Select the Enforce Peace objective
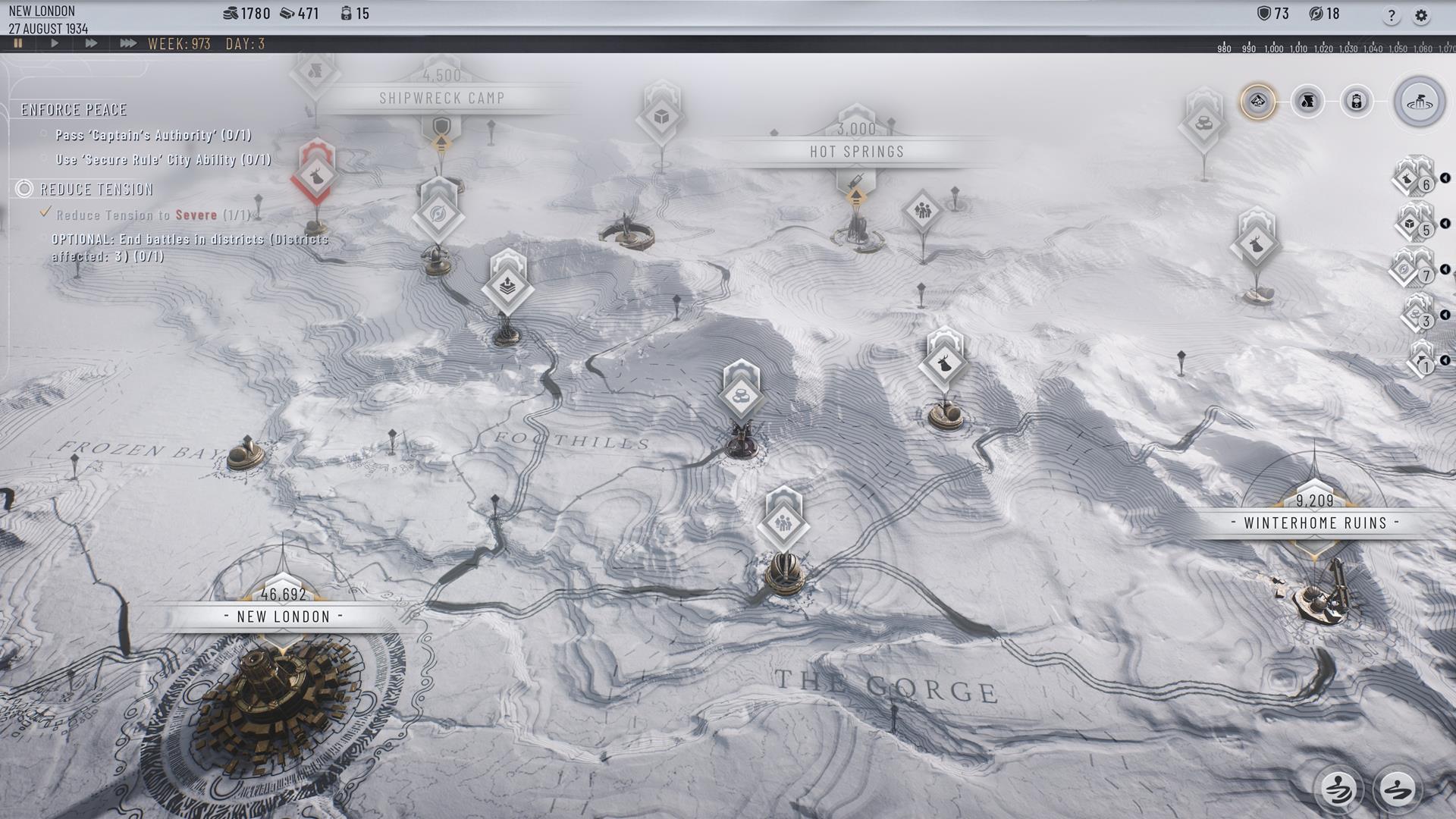Screen dimensions: 1456x819 [74, 110]
